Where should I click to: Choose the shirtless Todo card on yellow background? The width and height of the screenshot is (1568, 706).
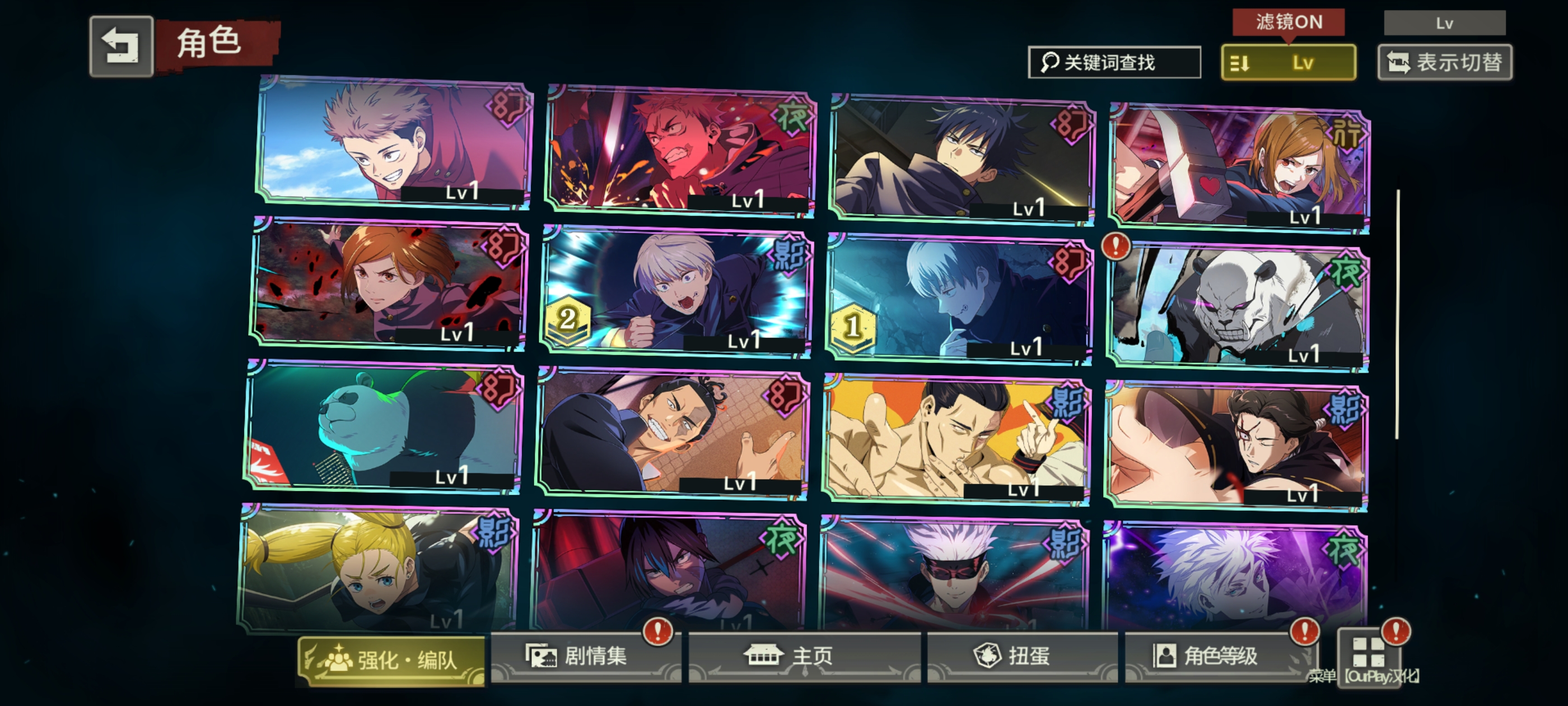pyautogui.click(x=956, y=440)
